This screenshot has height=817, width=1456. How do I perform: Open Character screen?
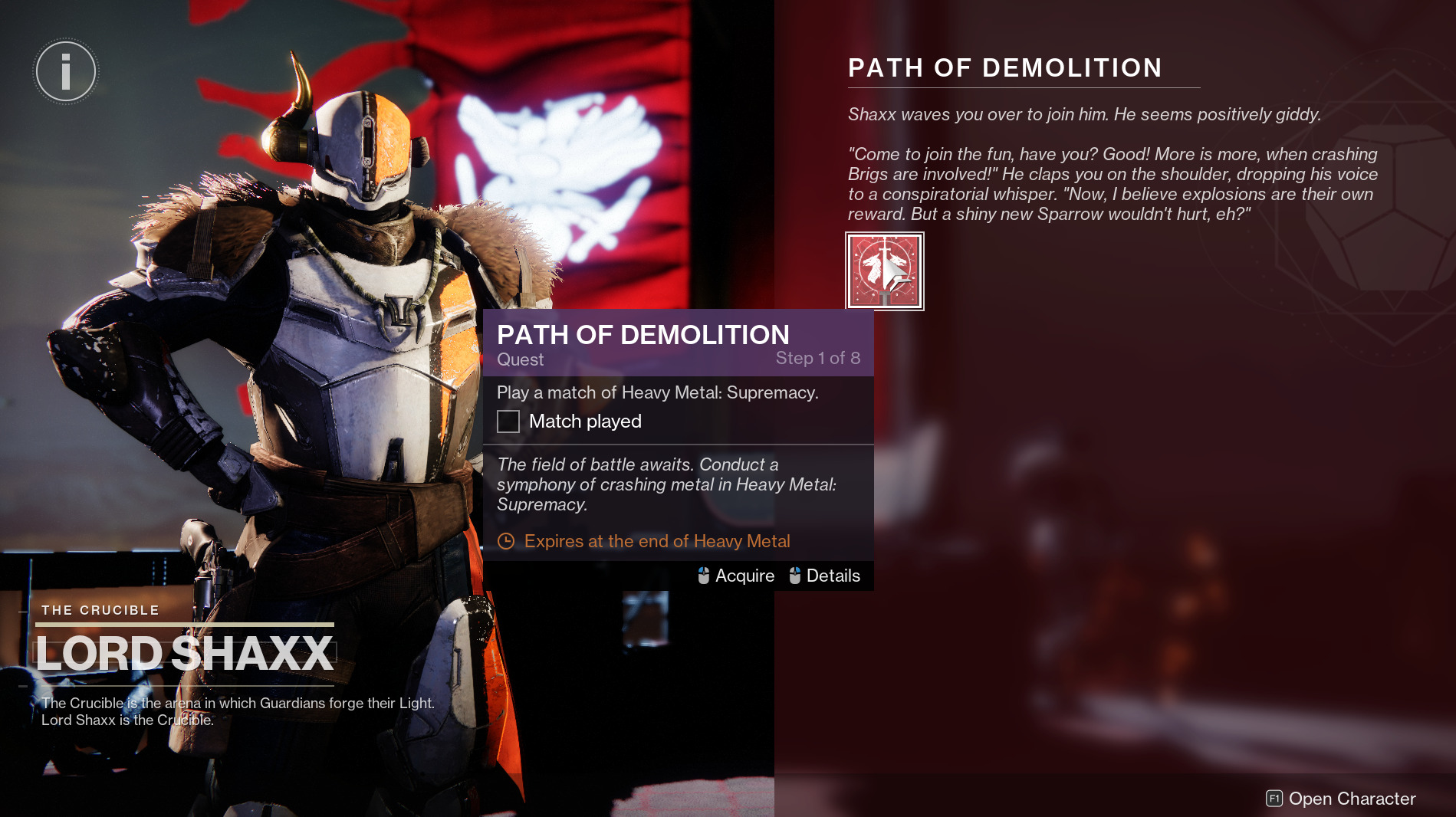[x=1340, y=799]
